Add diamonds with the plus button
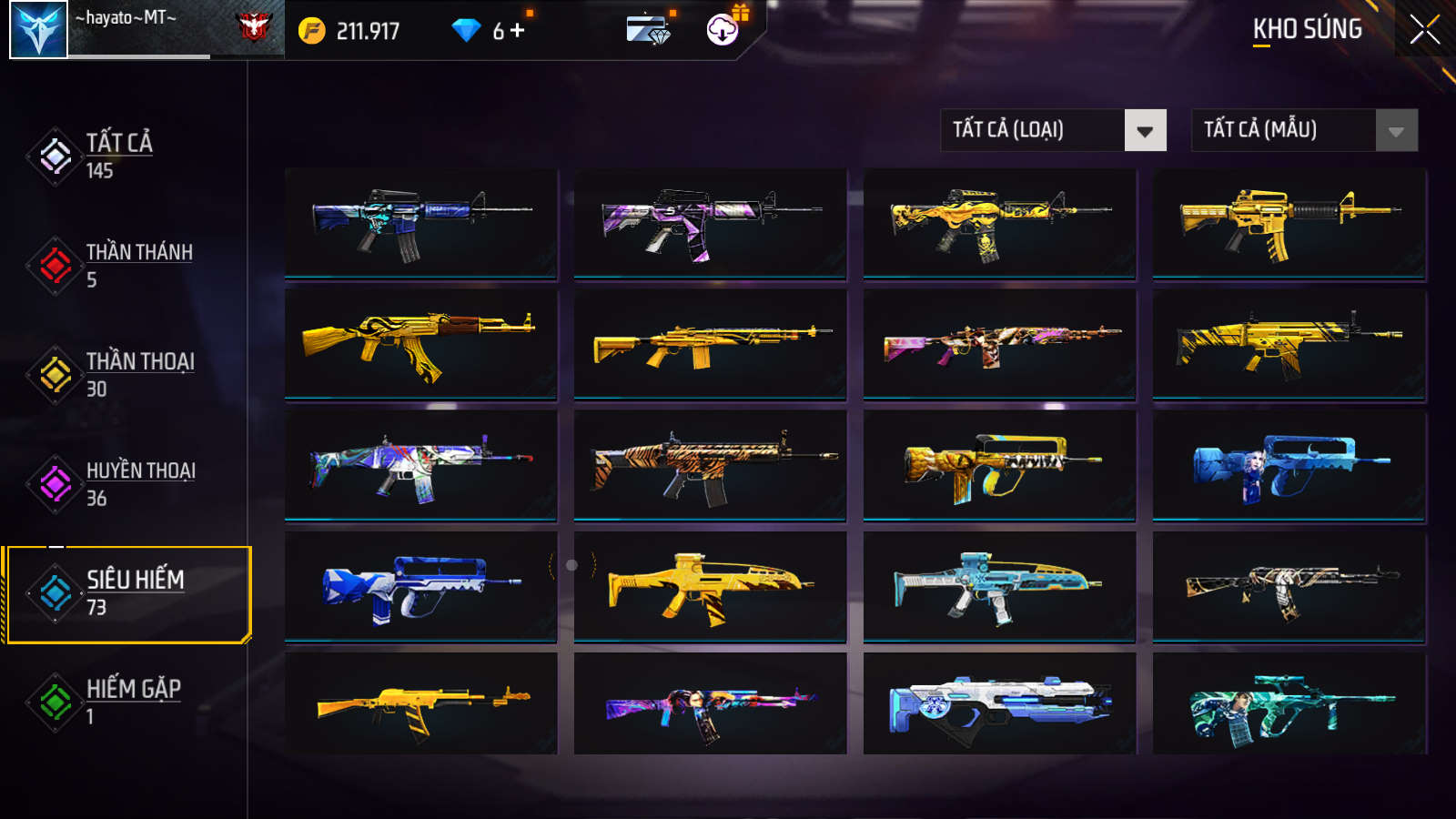 (x=518, y=31)
